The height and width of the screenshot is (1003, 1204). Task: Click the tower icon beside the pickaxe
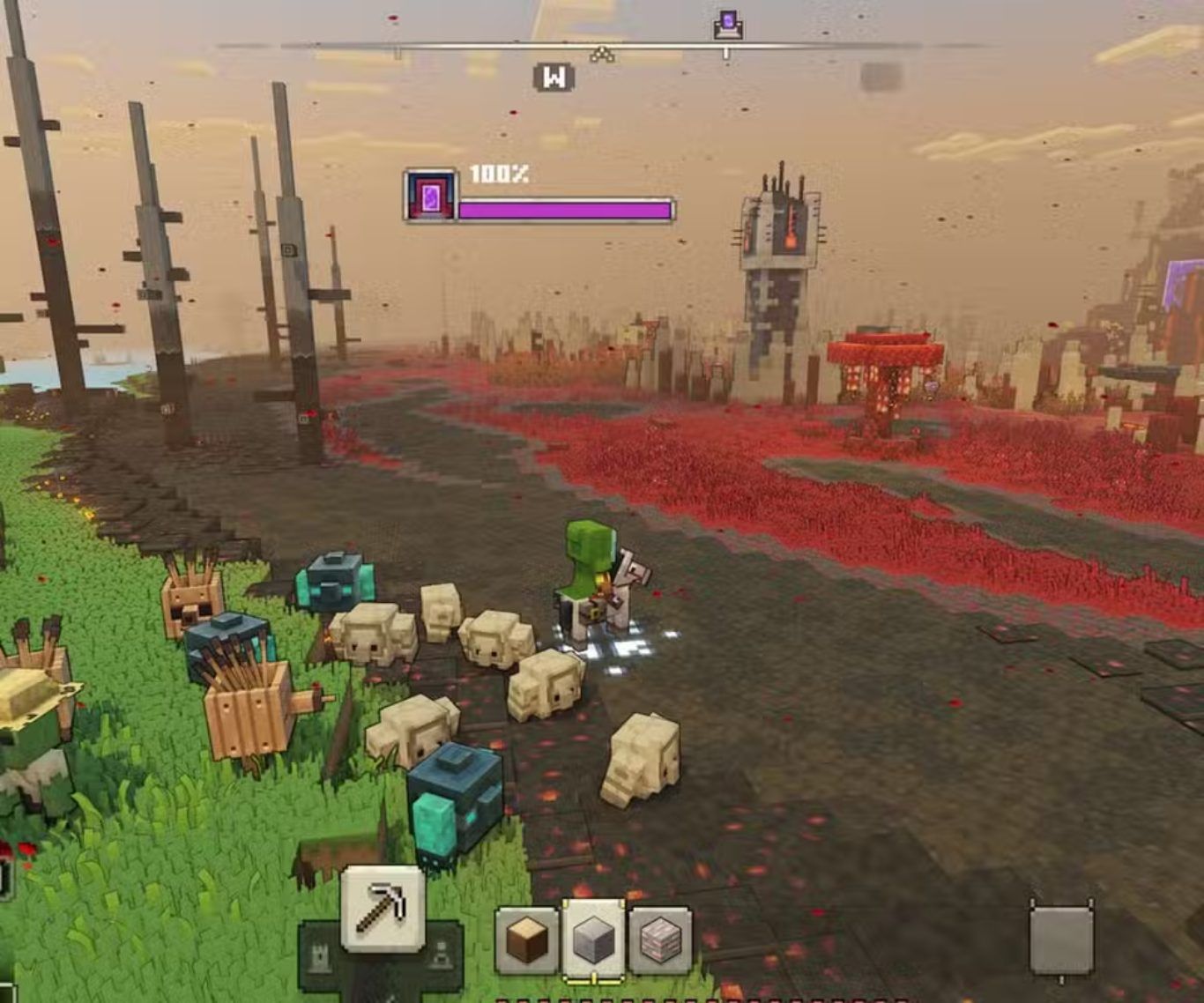[319, 955]
